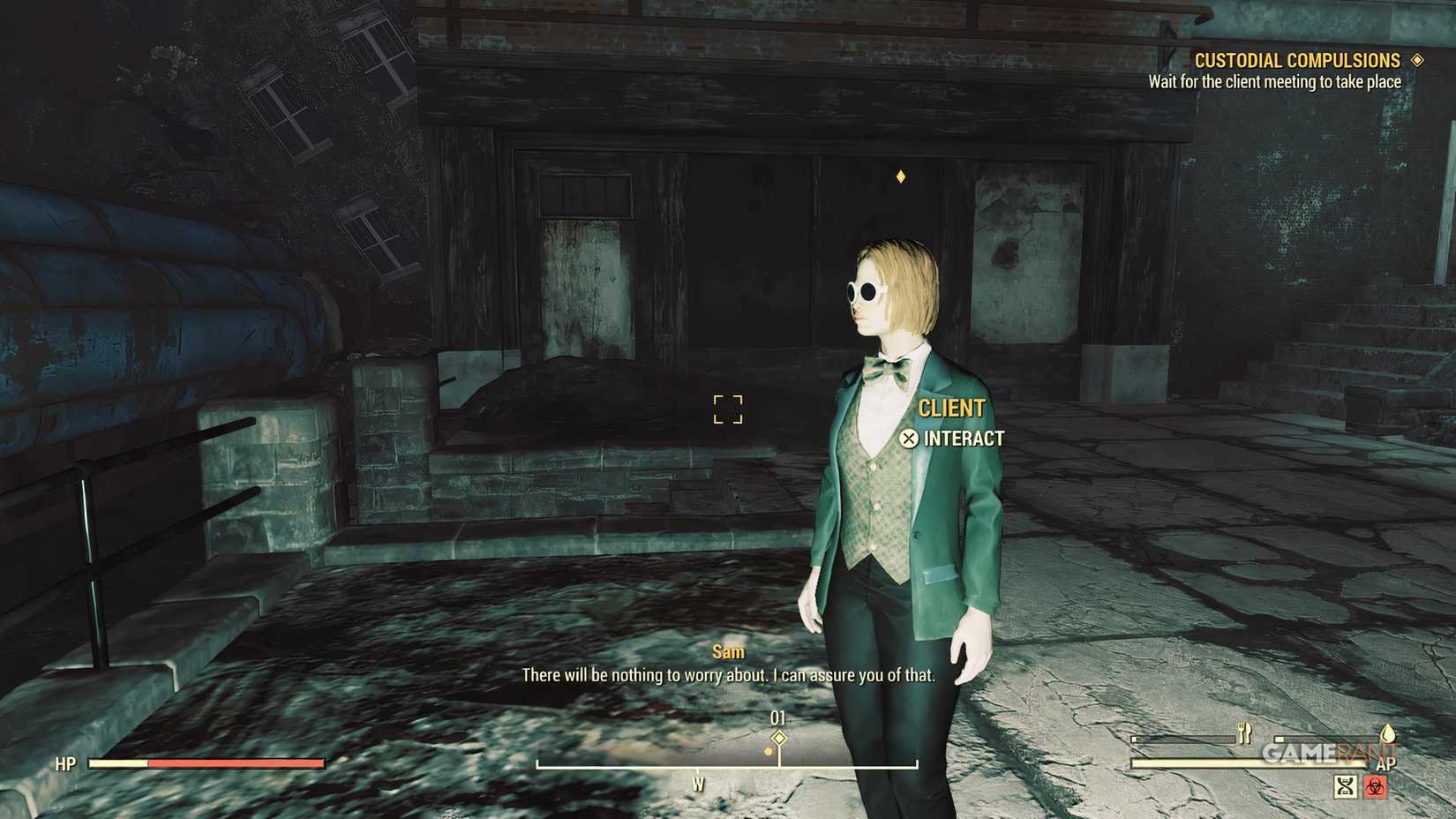Select the Custodial Compulsions quest title
This screenshot has width=1456, height=819.
(x=1298, y=59)
